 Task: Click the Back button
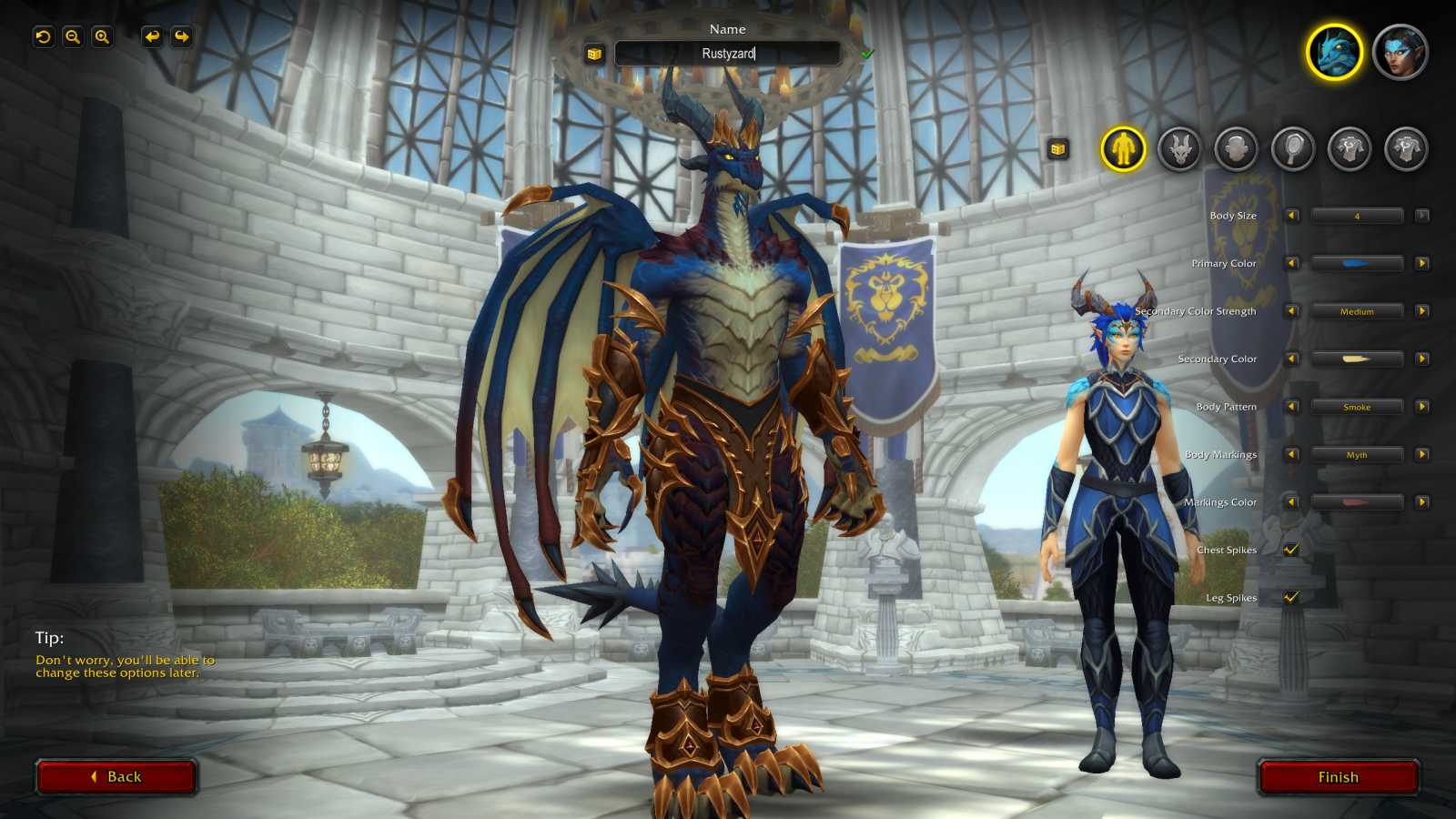pyautogui.click(x=116, y=776)
